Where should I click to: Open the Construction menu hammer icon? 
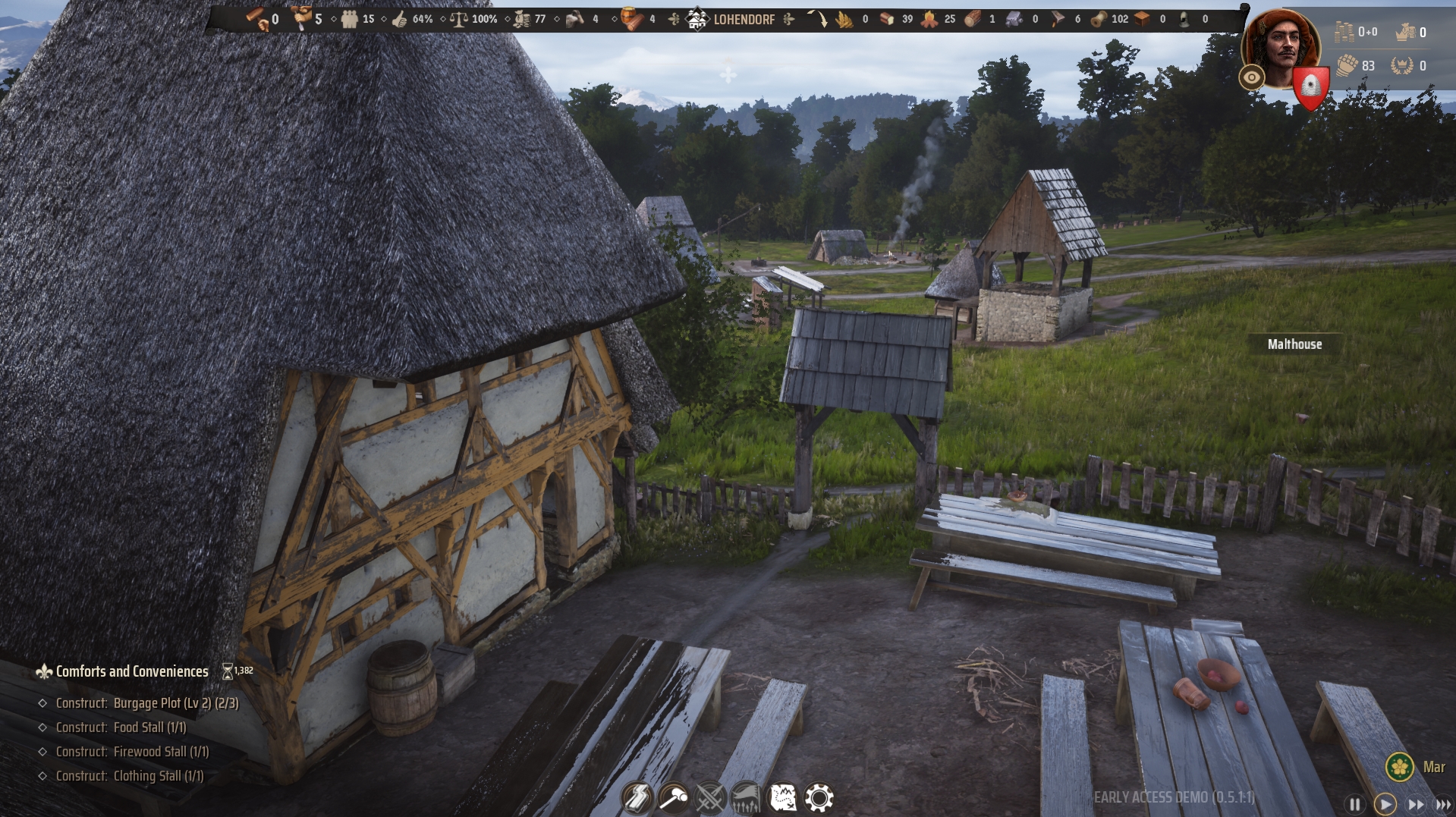coord(675,797)
